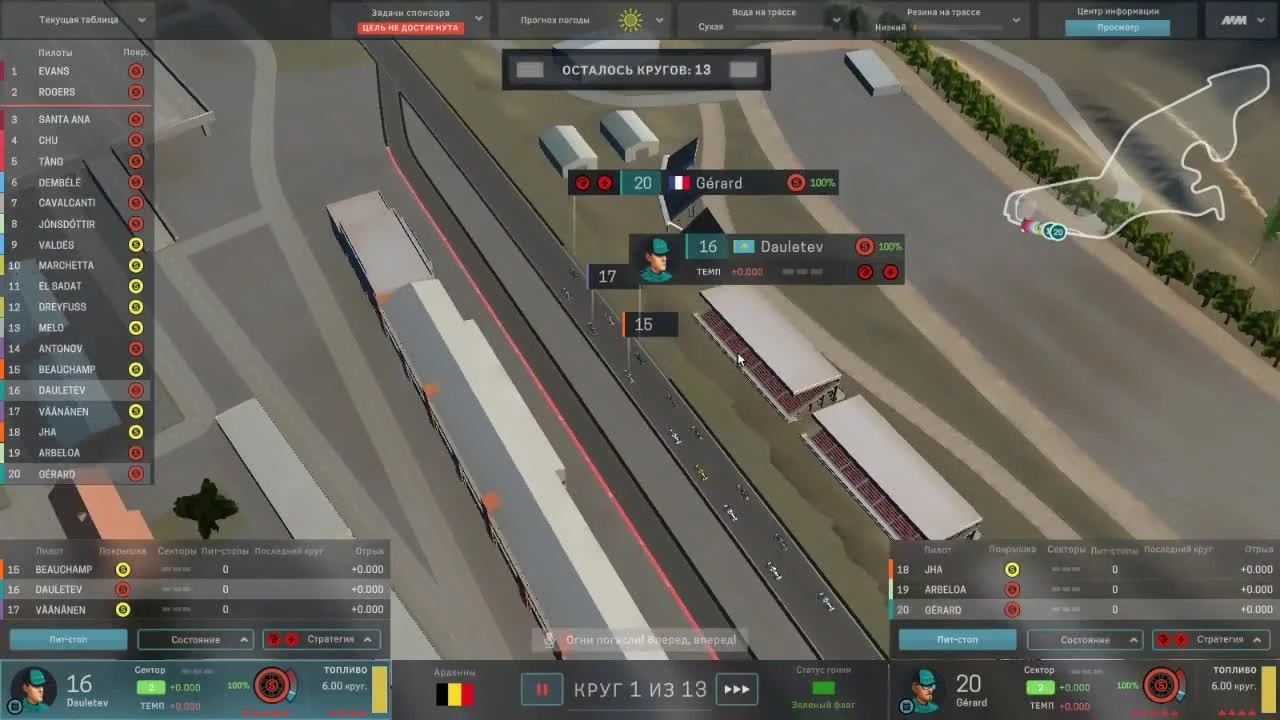Toggle Gérard's ERS lightning icon near Стратегия
The height and width of the screenshot is (720, 1280).
[1182, 639]
